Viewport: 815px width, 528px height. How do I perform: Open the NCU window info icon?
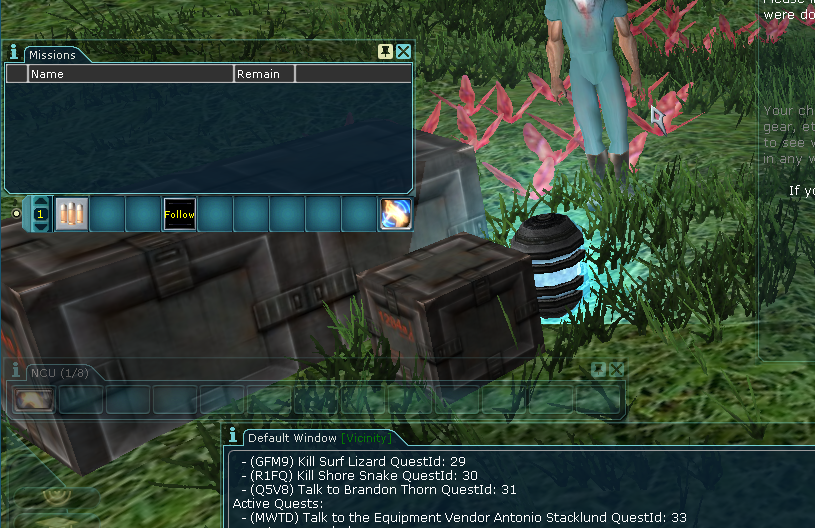14,371
